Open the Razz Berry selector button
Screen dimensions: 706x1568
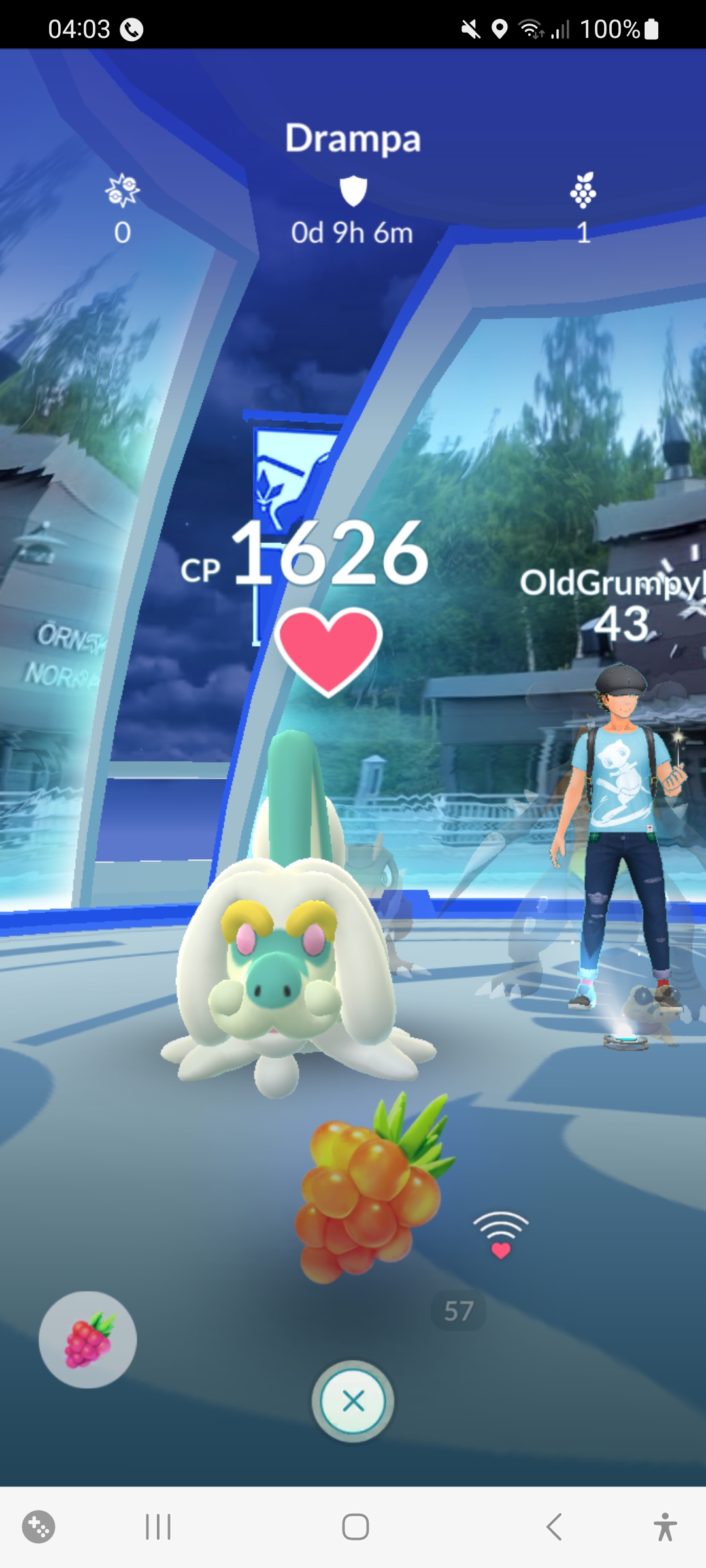[88, 1339]
